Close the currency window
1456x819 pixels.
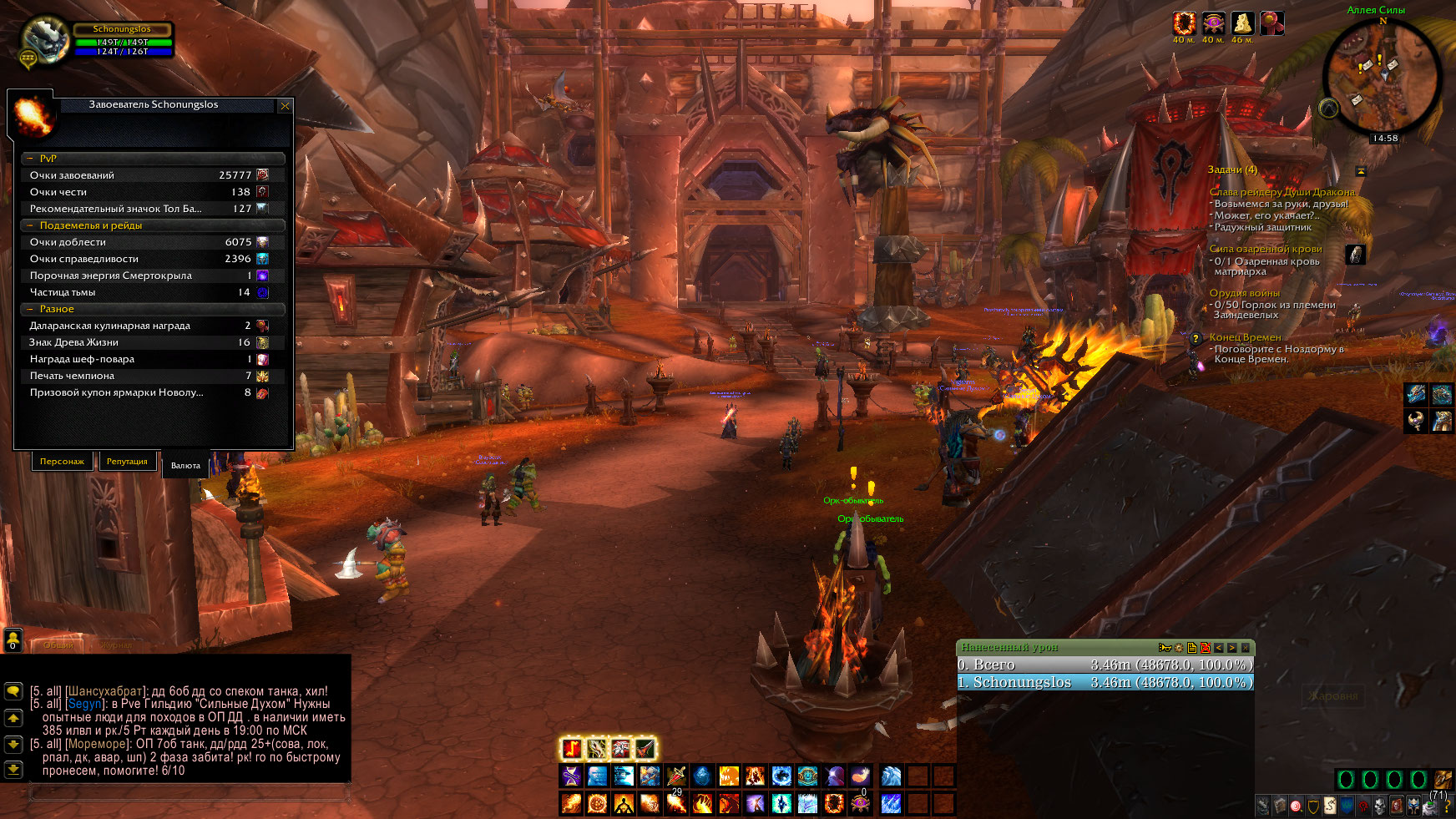(285, 106)
